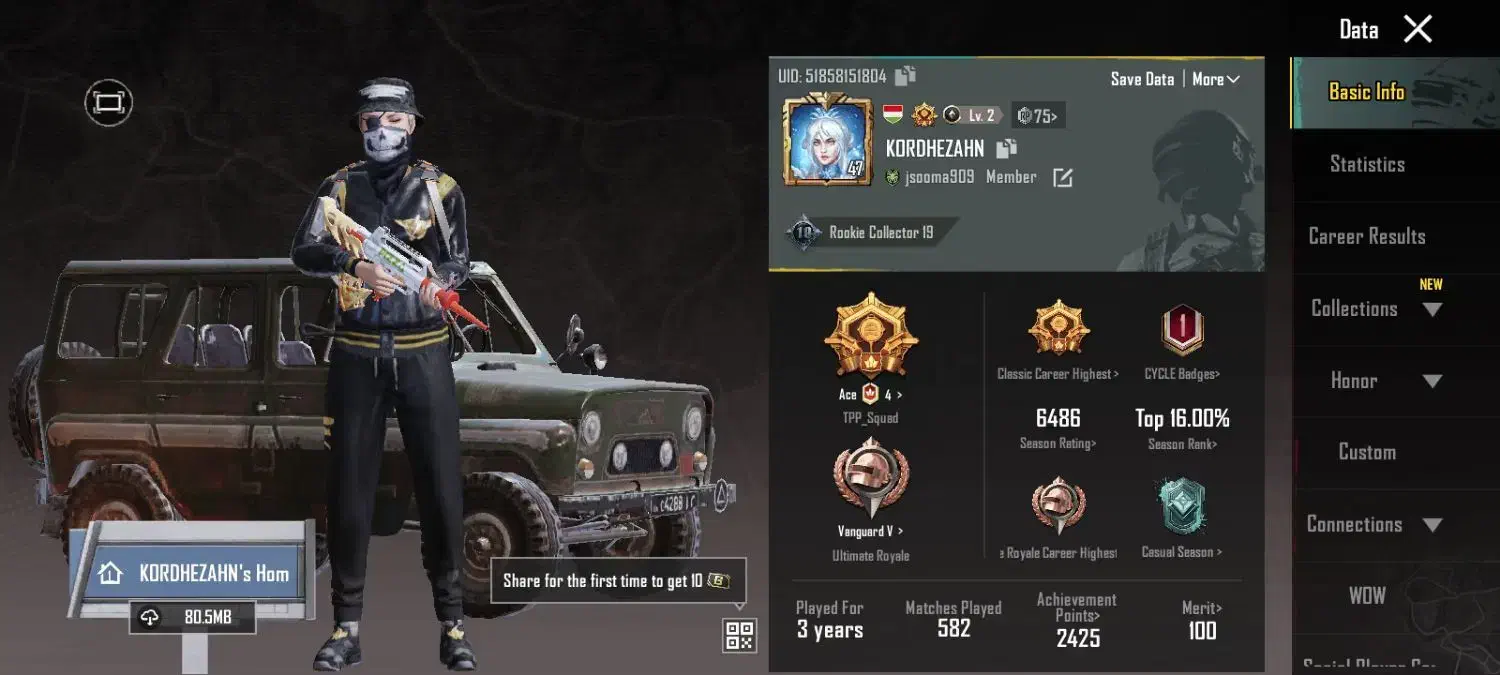1500x675 pixels.
Task: Open the Career Results tab
Action: (1367, 237)
